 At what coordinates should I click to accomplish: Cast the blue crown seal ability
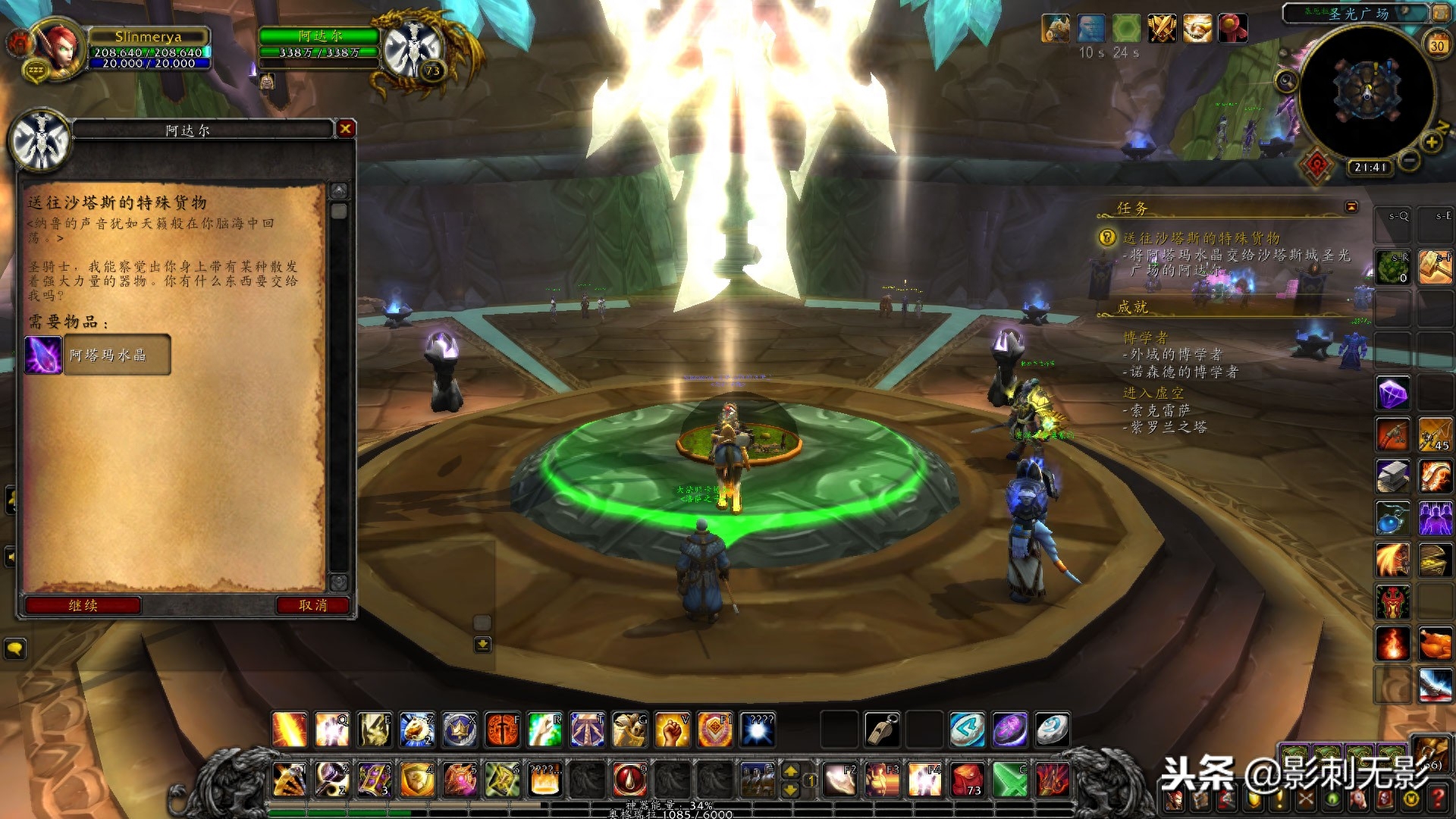point(460,730)
